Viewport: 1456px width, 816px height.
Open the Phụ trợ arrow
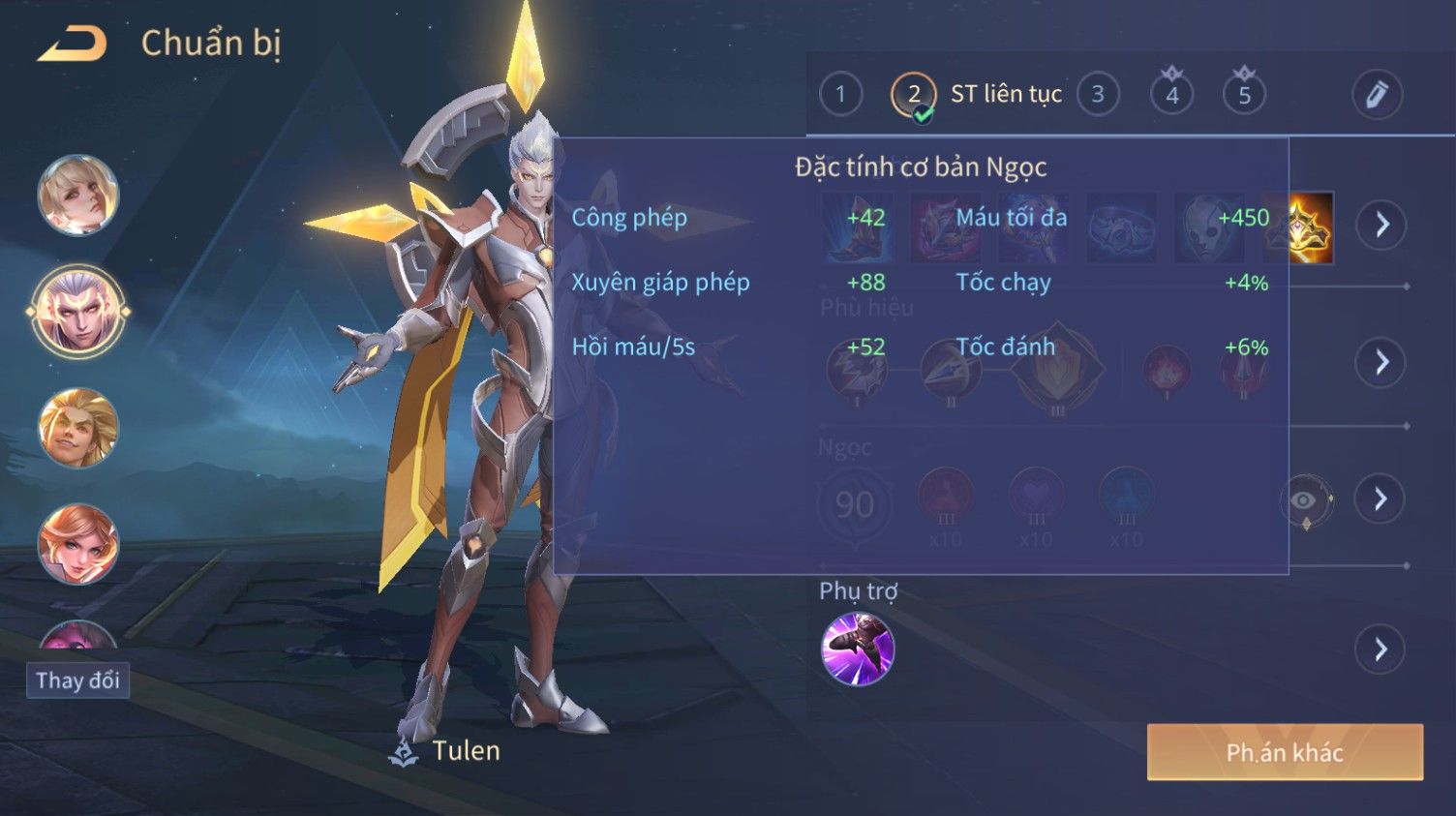click(1380, 650)
